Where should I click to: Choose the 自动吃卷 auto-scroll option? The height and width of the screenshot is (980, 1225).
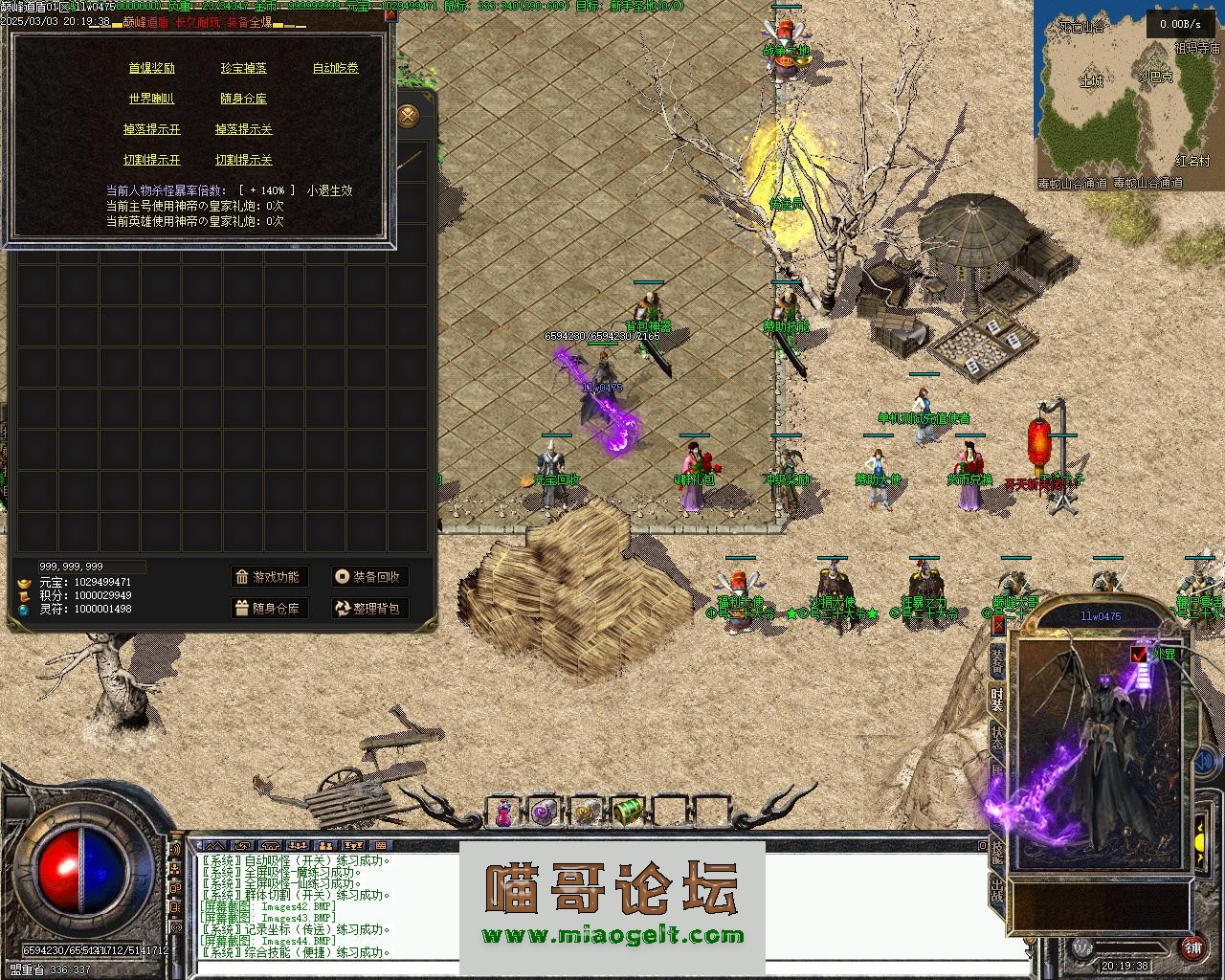click(335, 68)
